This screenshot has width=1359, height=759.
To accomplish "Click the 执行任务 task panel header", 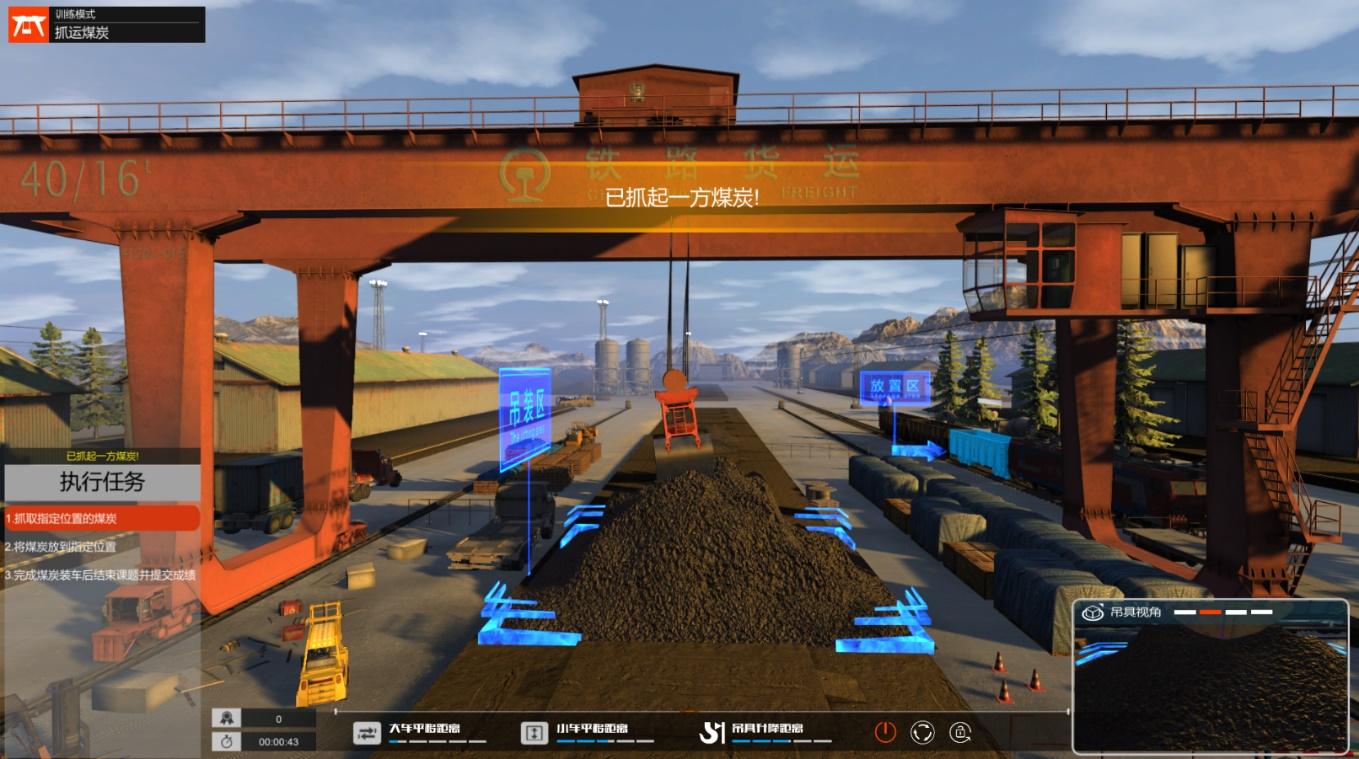I will (x=101, y=482).
